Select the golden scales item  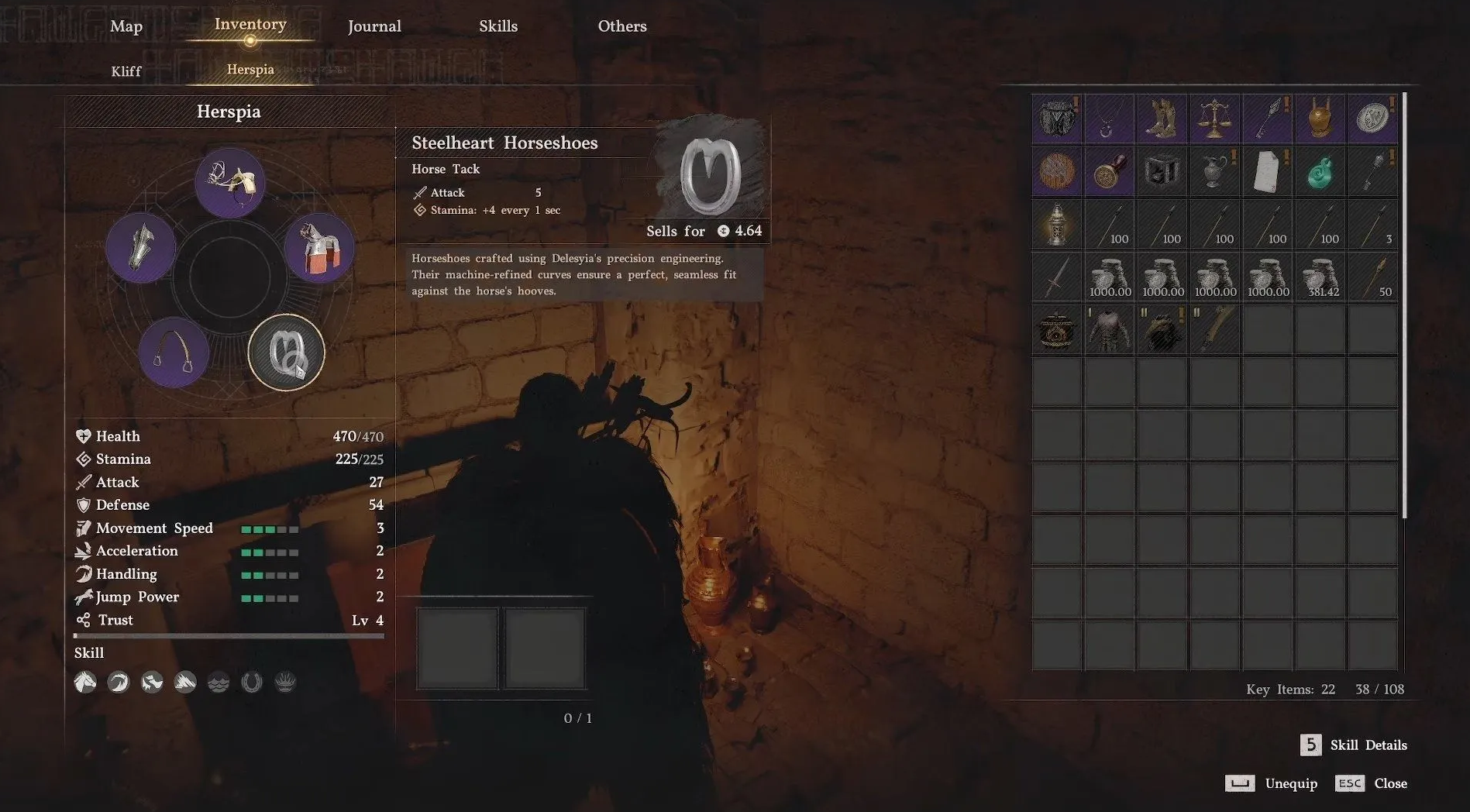pyautogui.click(x=1214, y=119)
